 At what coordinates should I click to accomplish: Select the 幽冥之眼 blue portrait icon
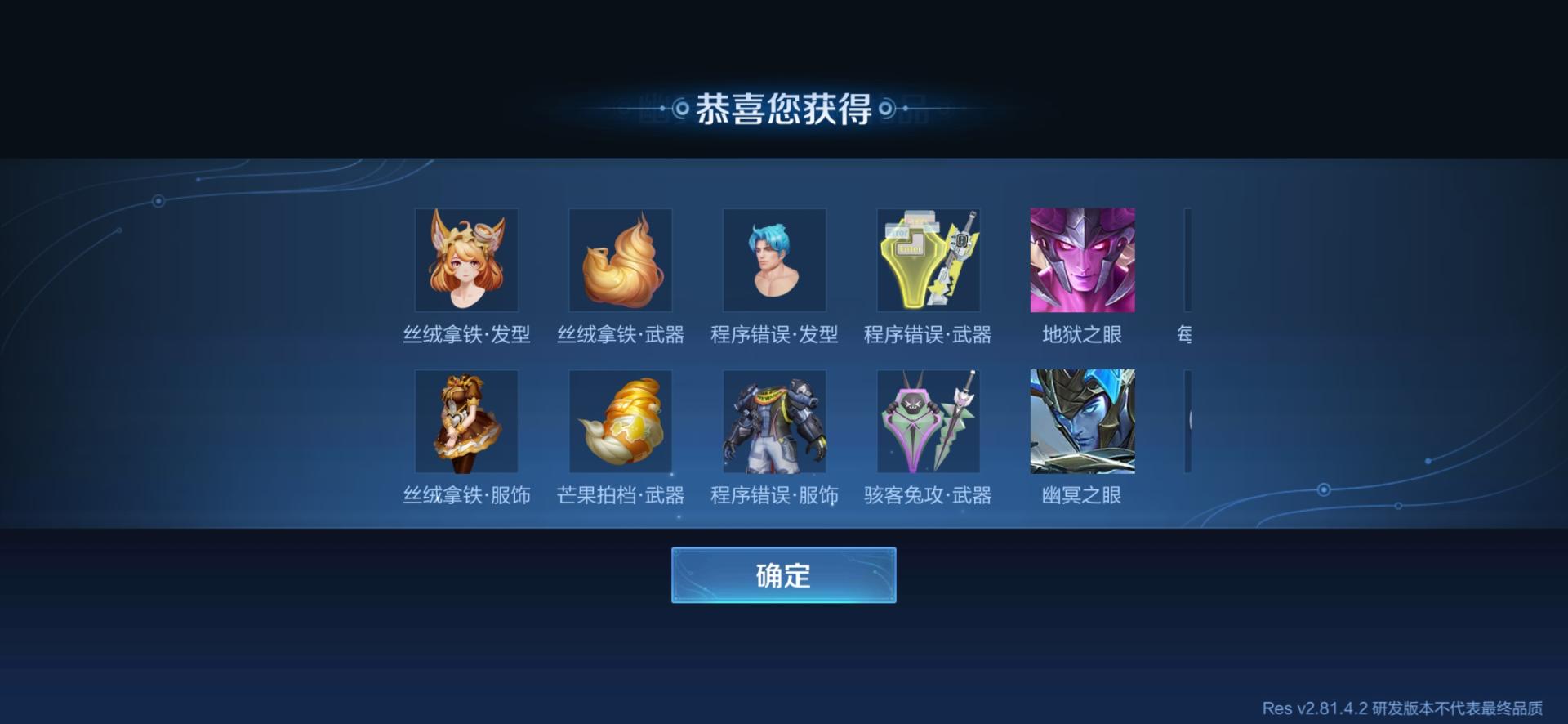tap(1081, 421)
